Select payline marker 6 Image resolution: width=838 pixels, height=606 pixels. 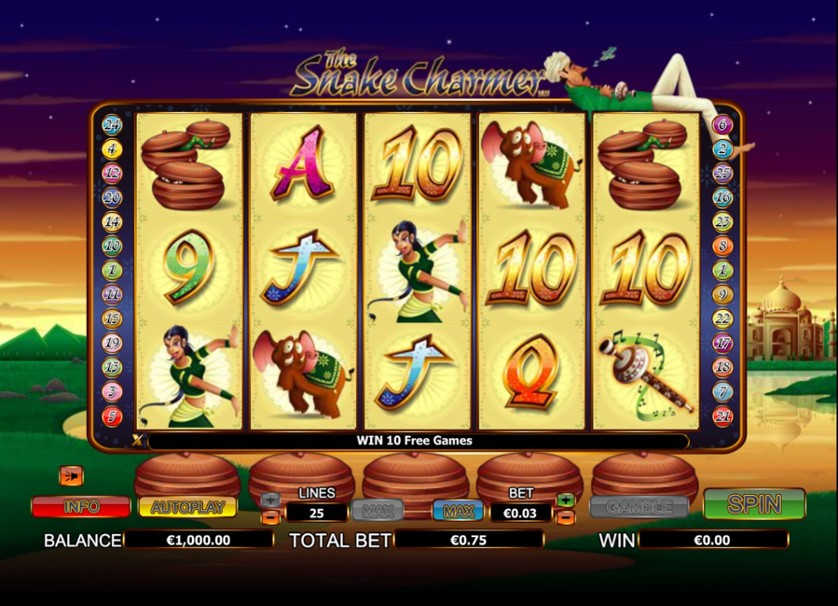tap(722, 126)
